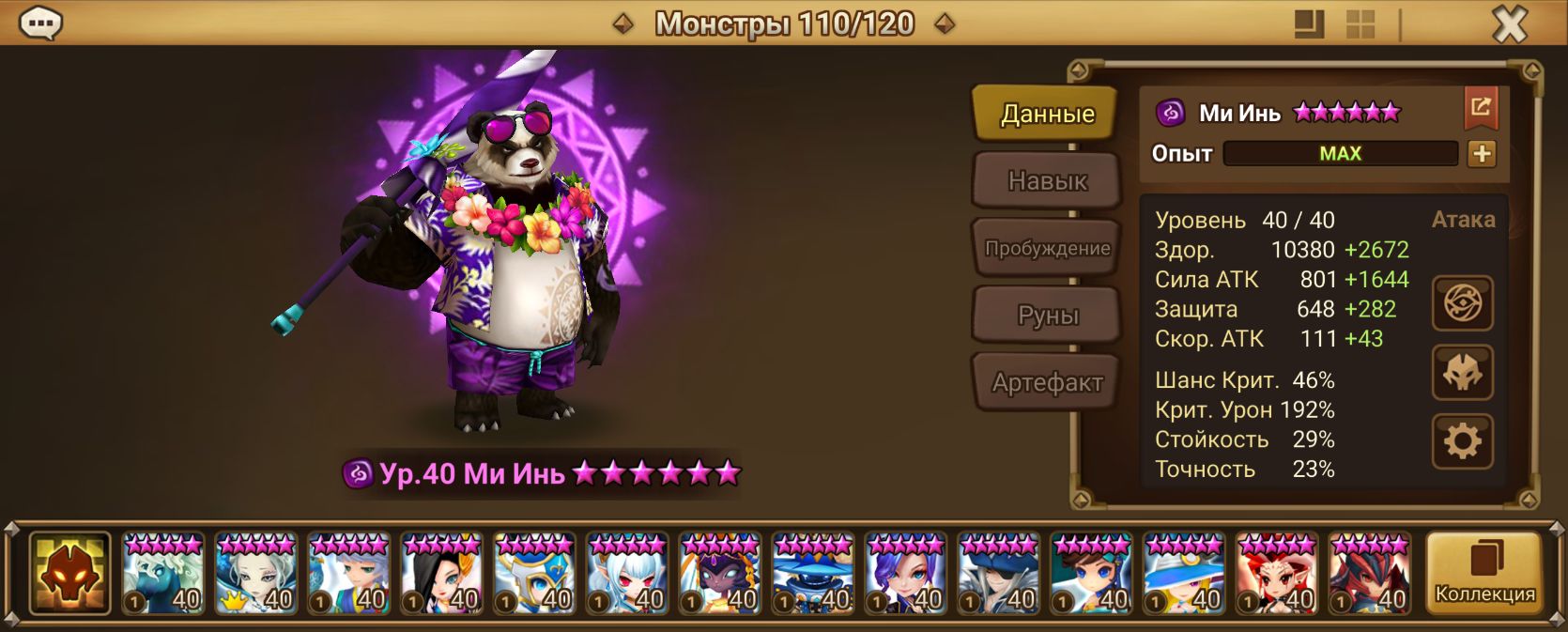Image resolution: width=1568 pixels, height=632 pixels.
Task: Select the Пробуждение tab
Action: click(x=1046, y=248)
